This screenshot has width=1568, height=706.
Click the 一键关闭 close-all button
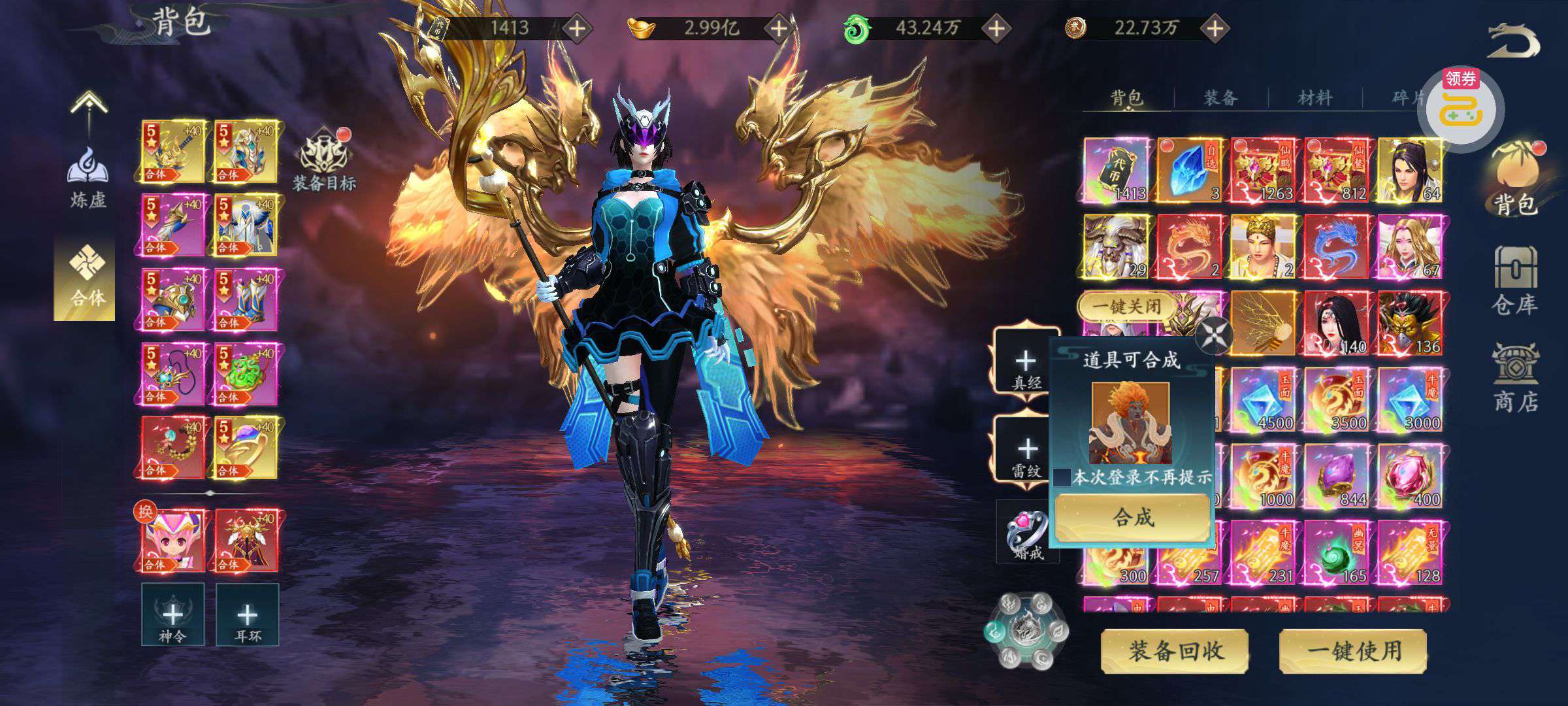[x=1126, y=306]
